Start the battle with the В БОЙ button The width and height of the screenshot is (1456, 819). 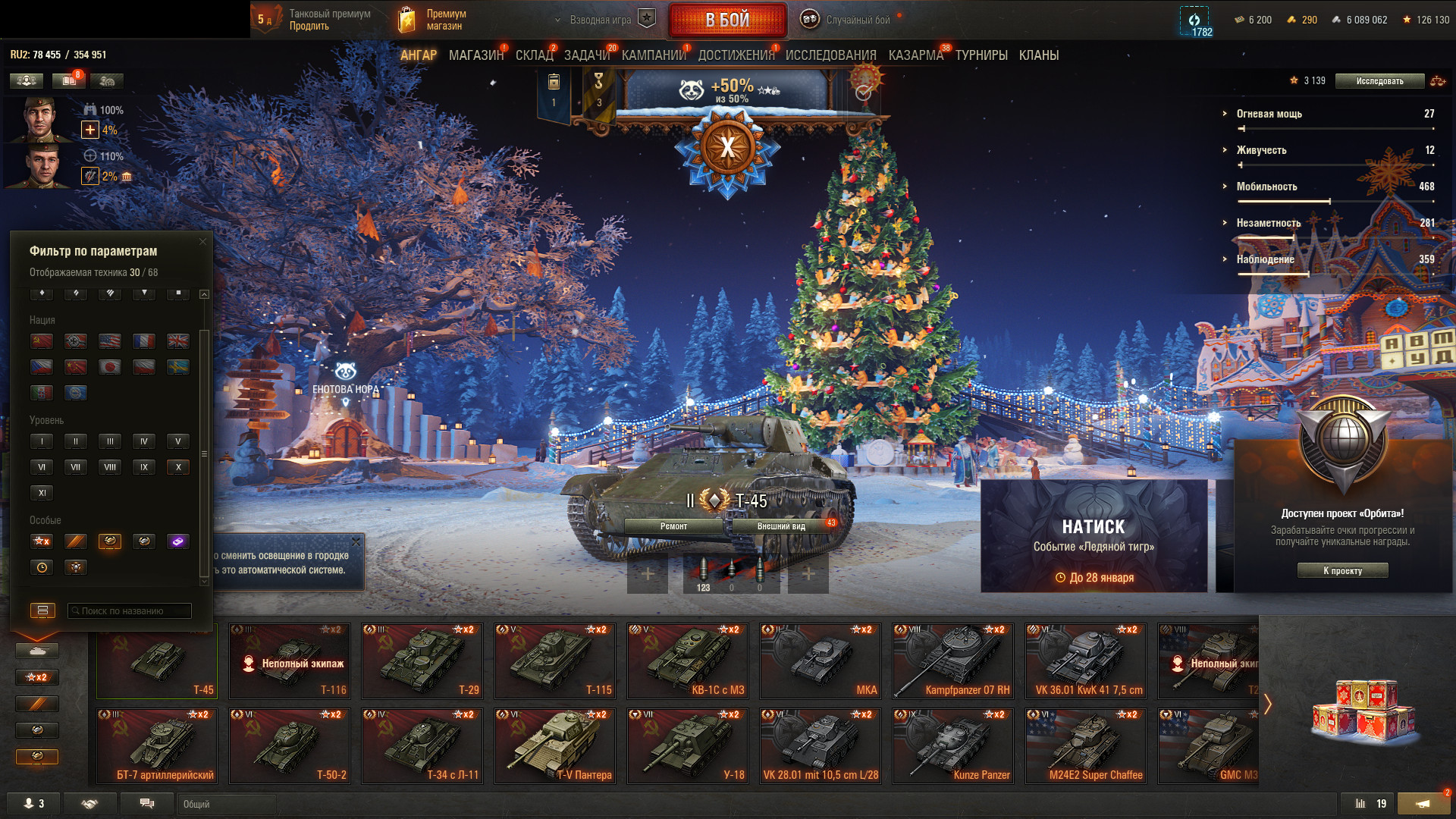[726, 20]
